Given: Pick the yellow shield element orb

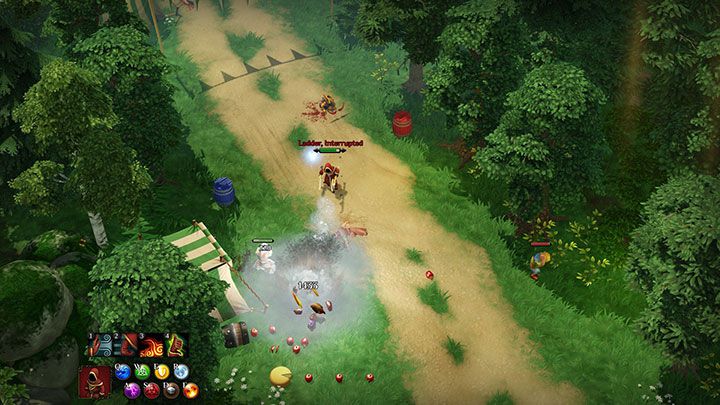Looking at the screenshot, I should [x=161, y=372].
